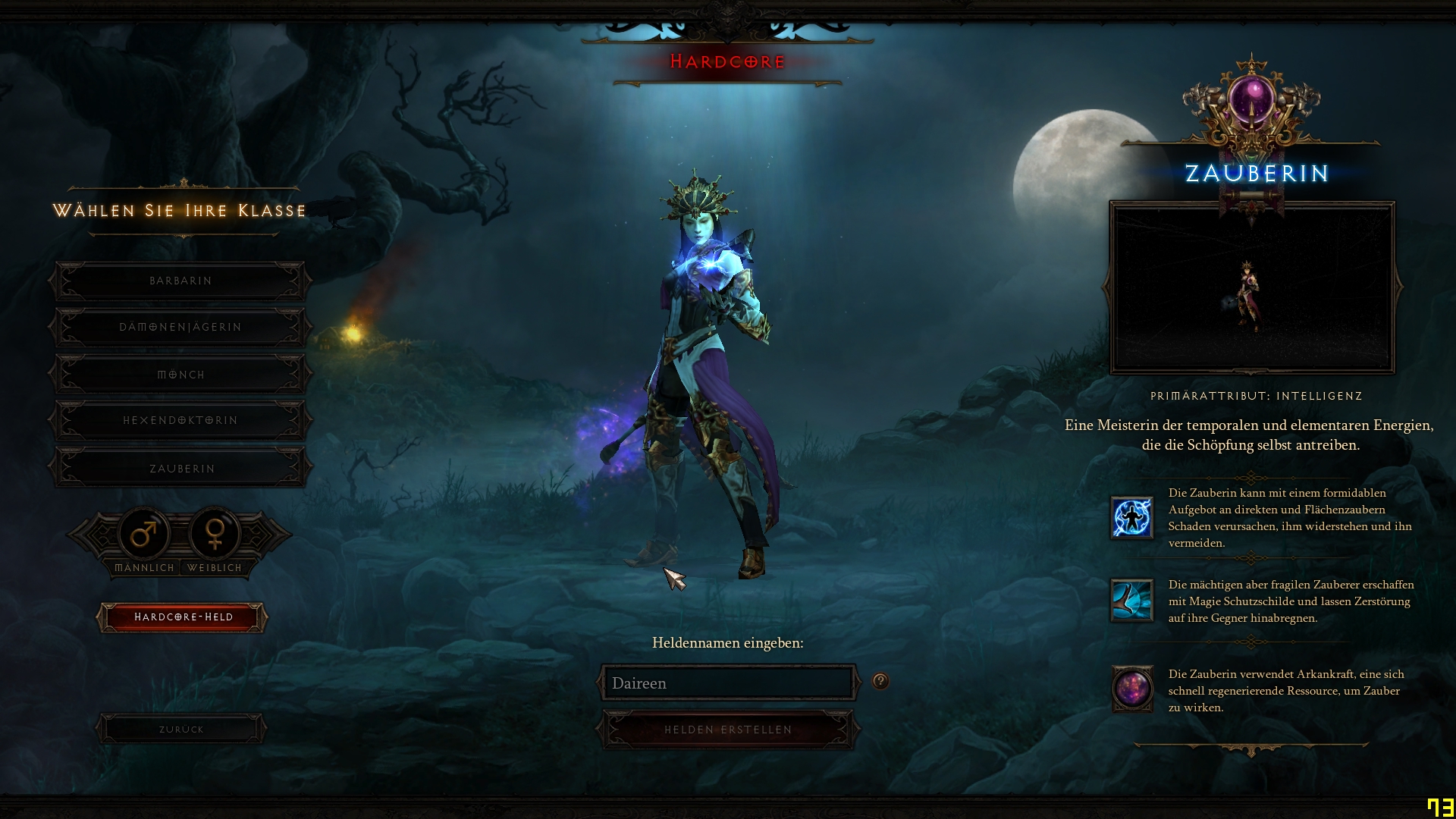This screenshot has height=819, width=1456.
Task: Focus the hero name input field
Action: point(728,683)
